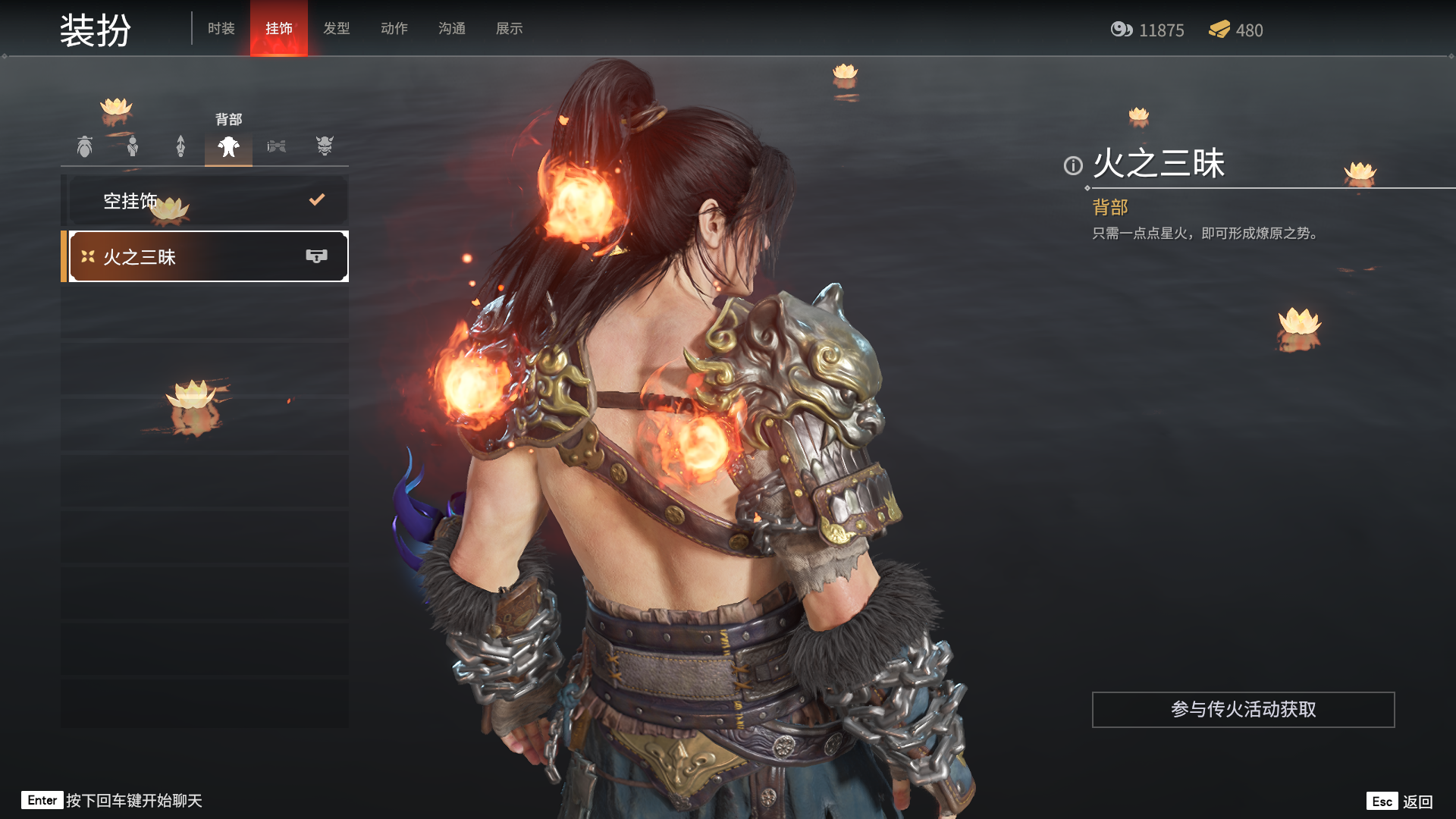This screenshot has width=1456, height=819.
Task: Open the 发型 hairstyle tab
Action: [x=337, y=28]
